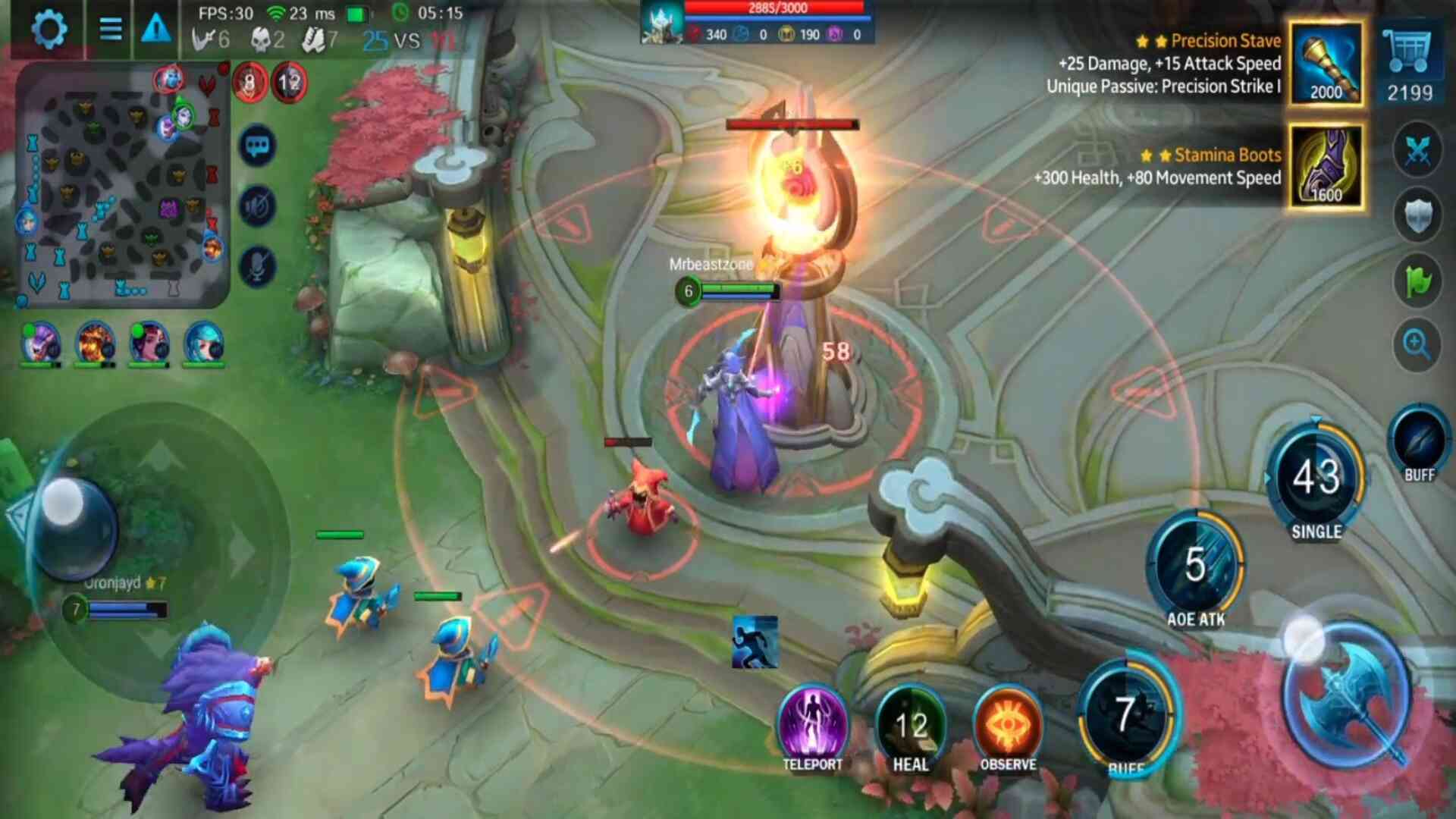This screenshot has height=819, width=1456.
Task: Toggle the microphone button
Action: pos(257,266)
